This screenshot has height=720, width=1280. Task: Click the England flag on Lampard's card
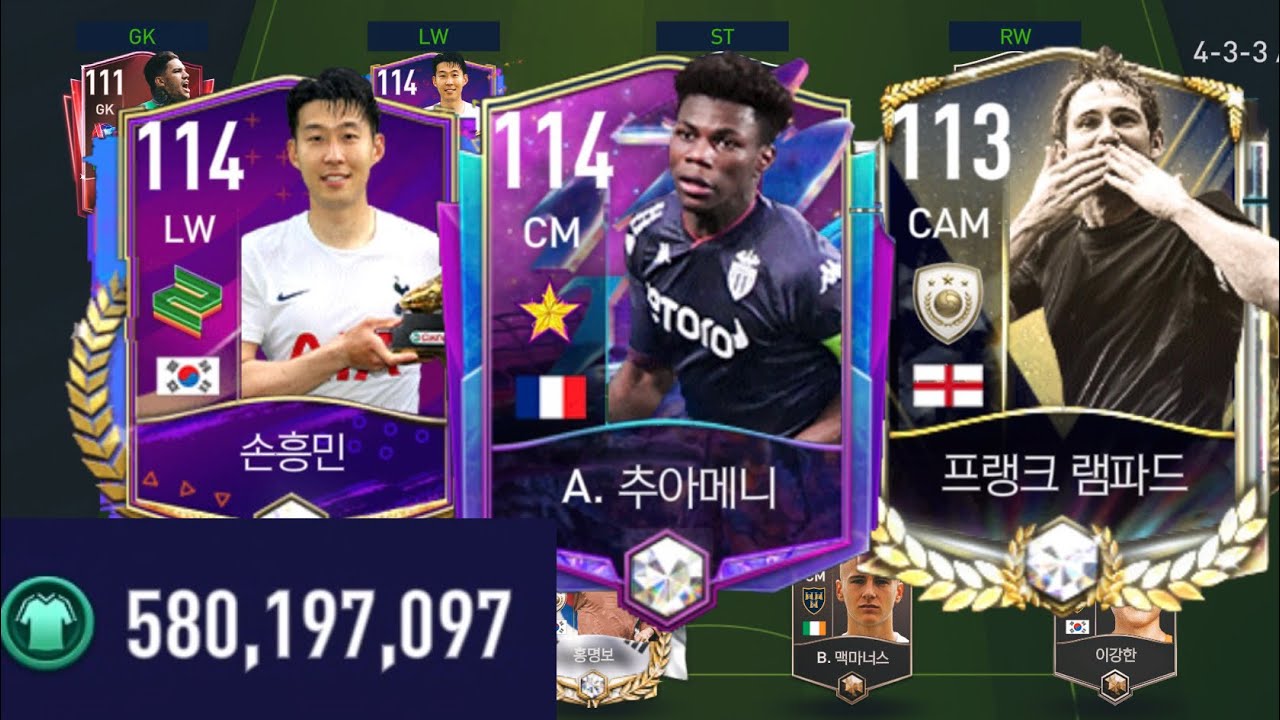pyautogui.click(x=950, y=383)
